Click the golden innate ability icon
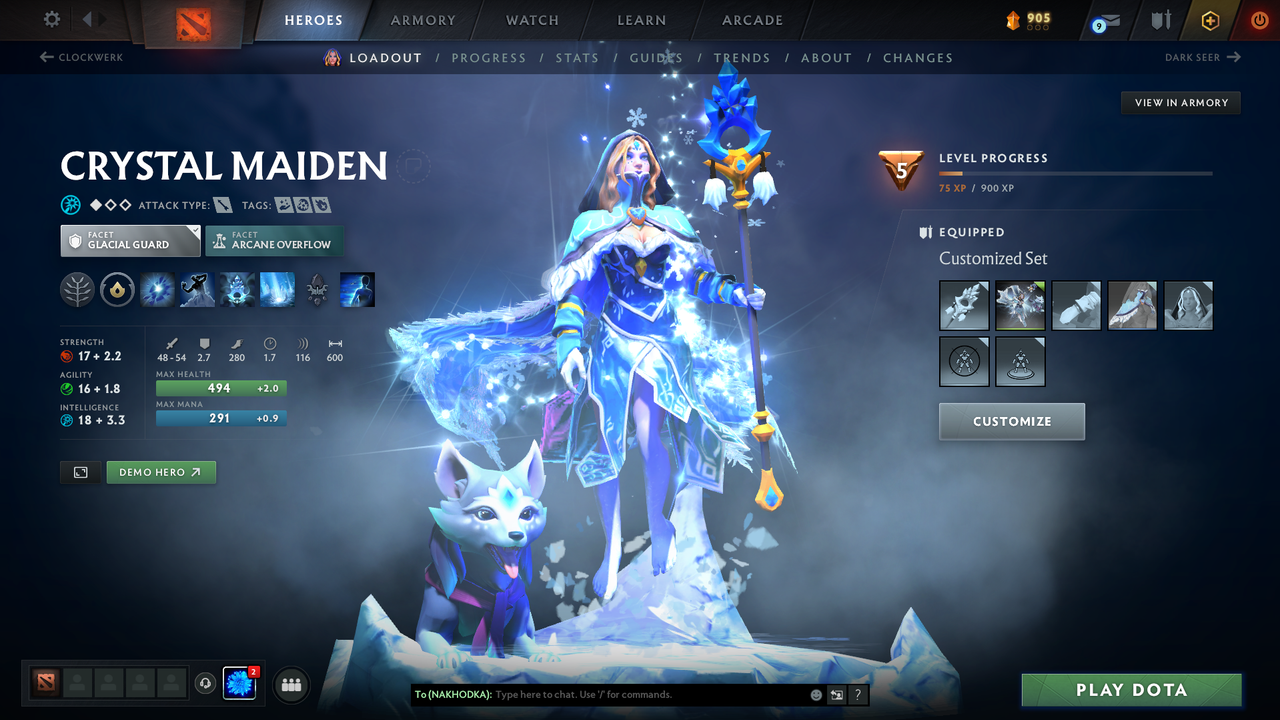1280x720 pixels. point(117,289)
